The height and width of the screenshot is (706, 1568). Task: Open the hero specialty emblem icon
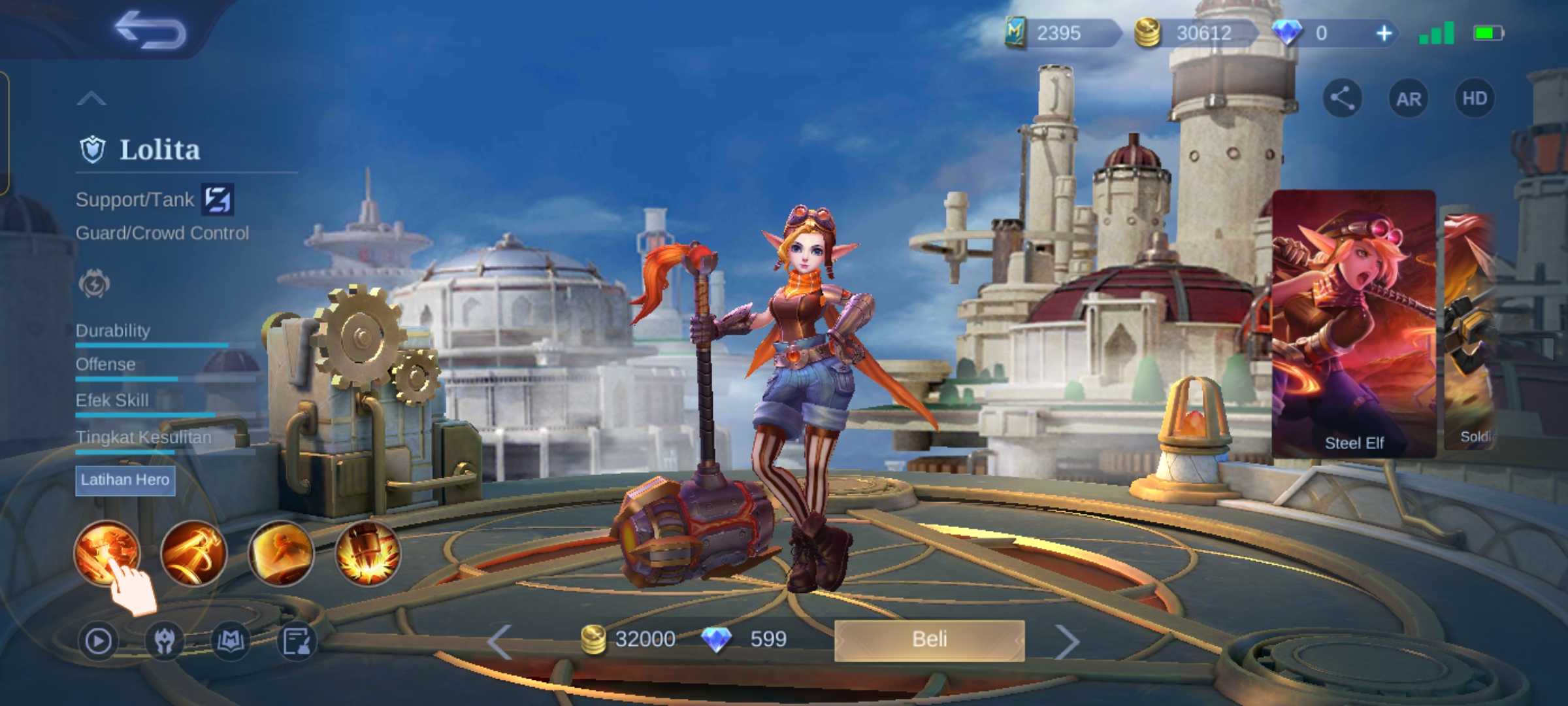(94, 284)
